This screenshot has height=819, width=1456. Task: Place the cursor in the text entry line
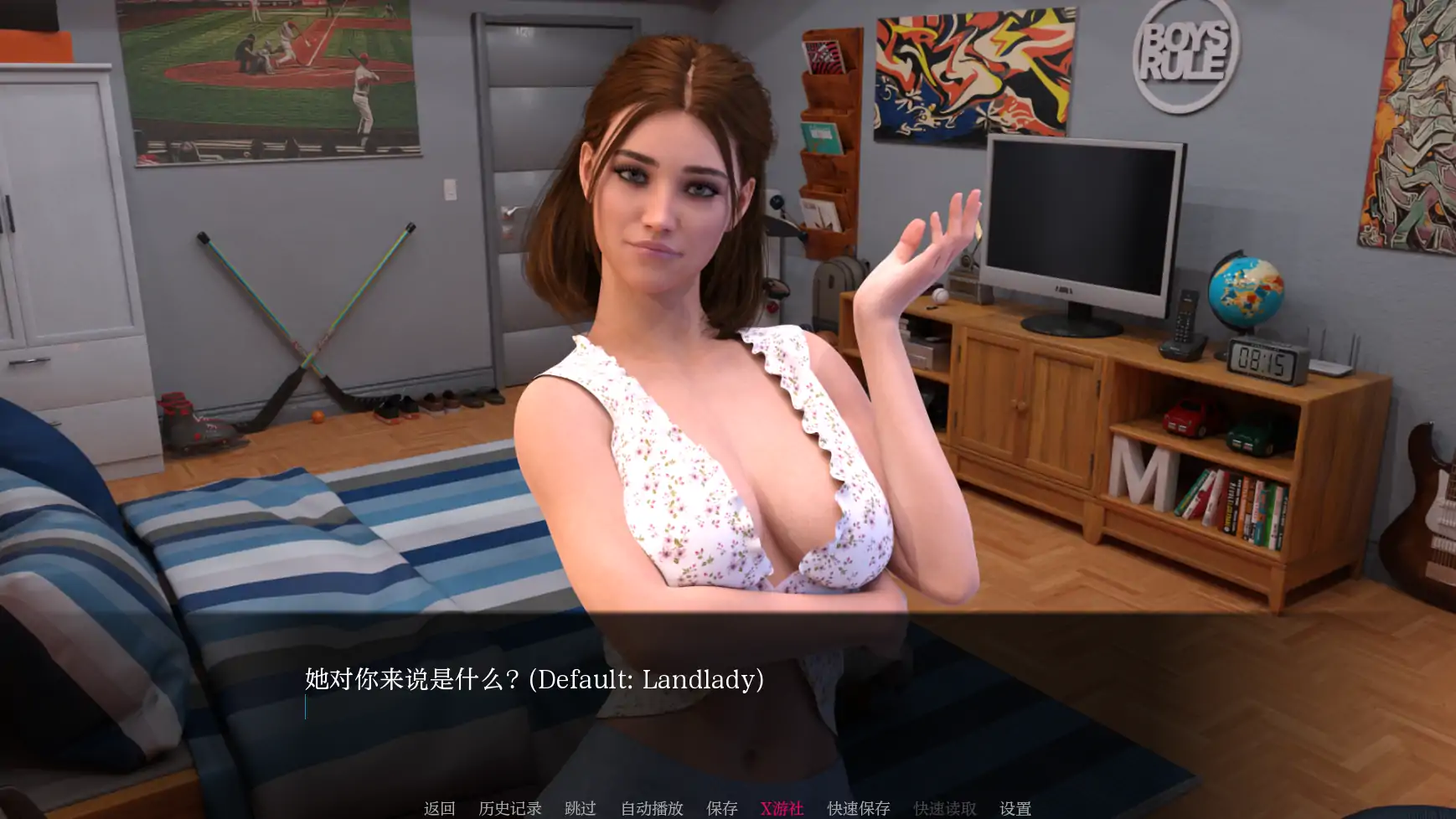click(419, 706)
